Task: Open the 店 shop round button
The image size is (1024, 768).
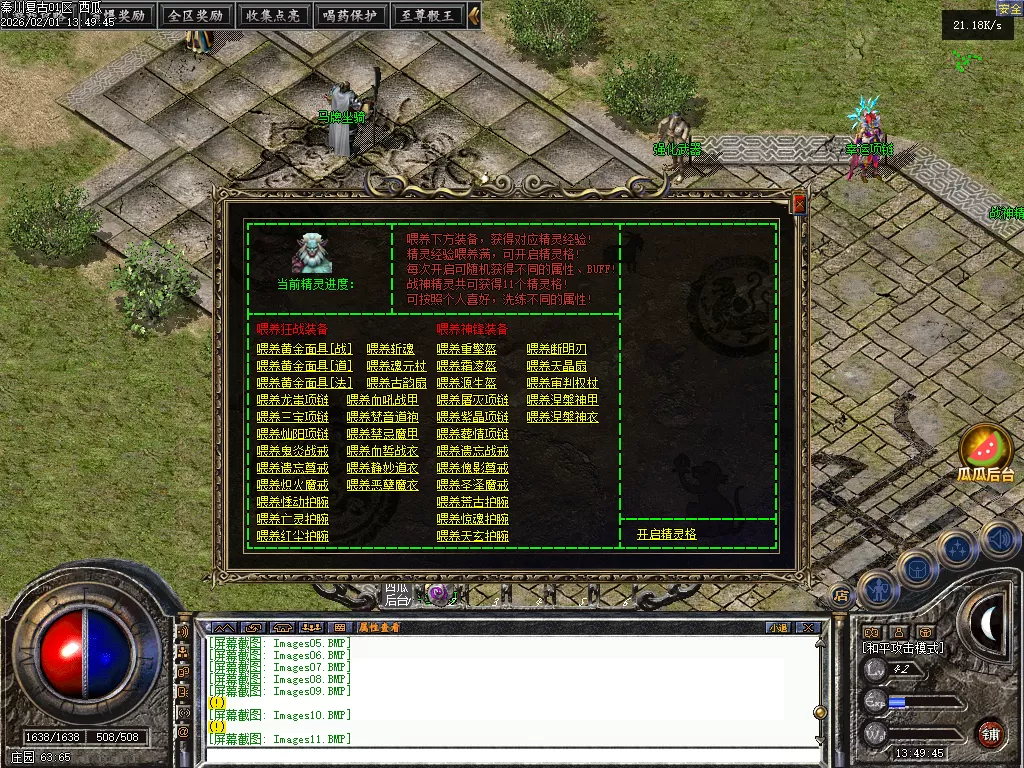Action: pyautogui.click(x=841, y=596)
